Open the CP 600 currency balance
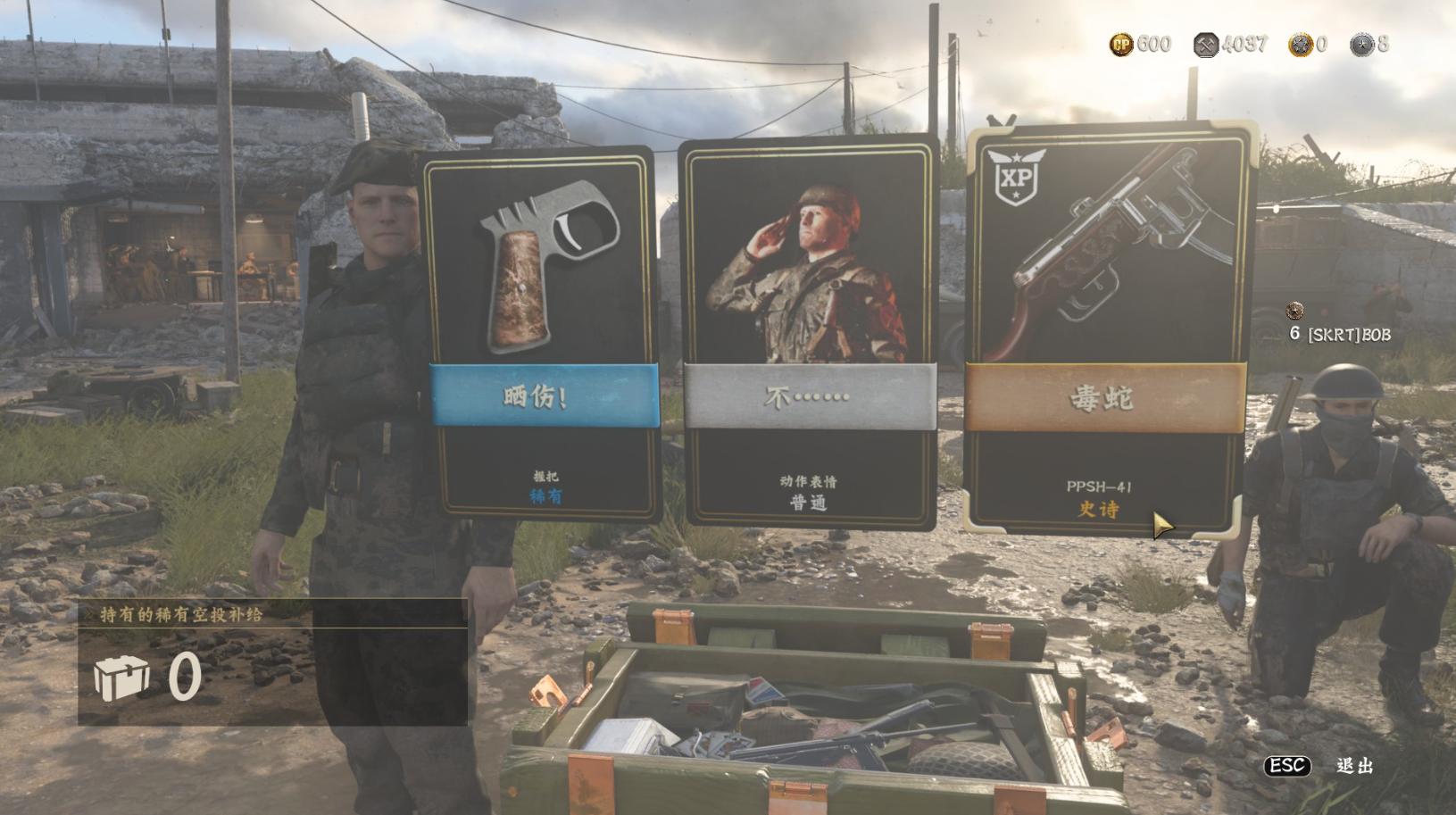 pyautogui.click(x=1140, y=44)
